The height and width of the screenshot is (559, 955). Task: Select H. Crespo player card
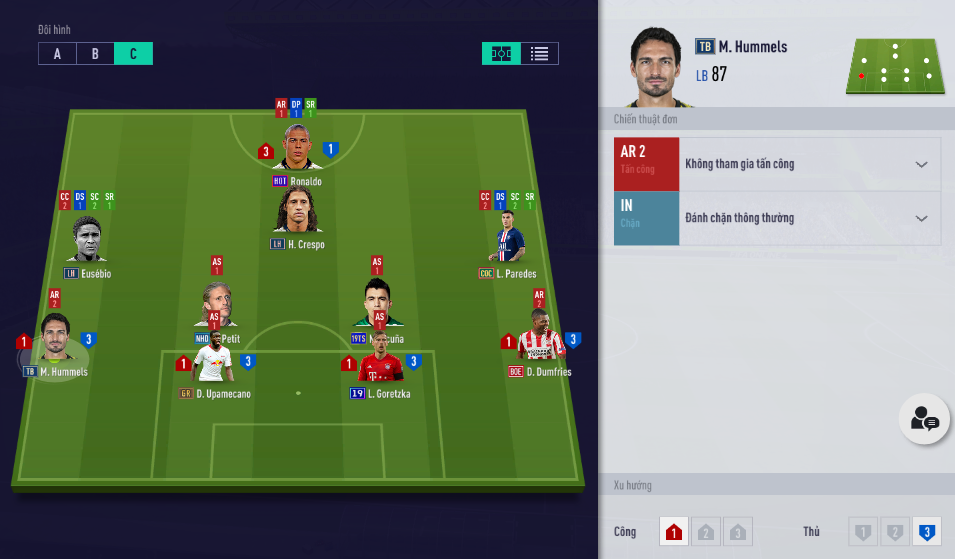coord(297,212)
